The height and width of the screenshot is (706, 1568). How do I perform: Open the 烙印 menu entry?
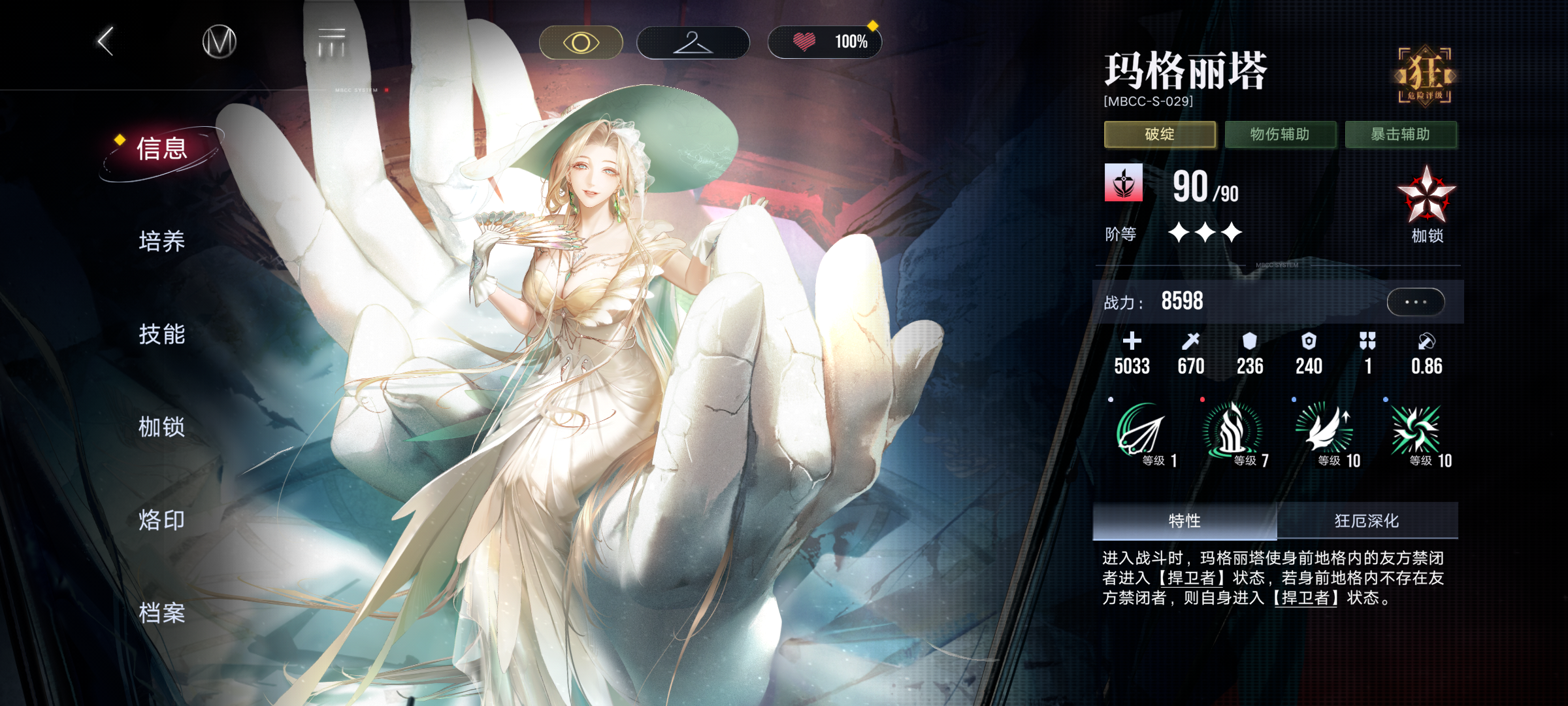162,520
